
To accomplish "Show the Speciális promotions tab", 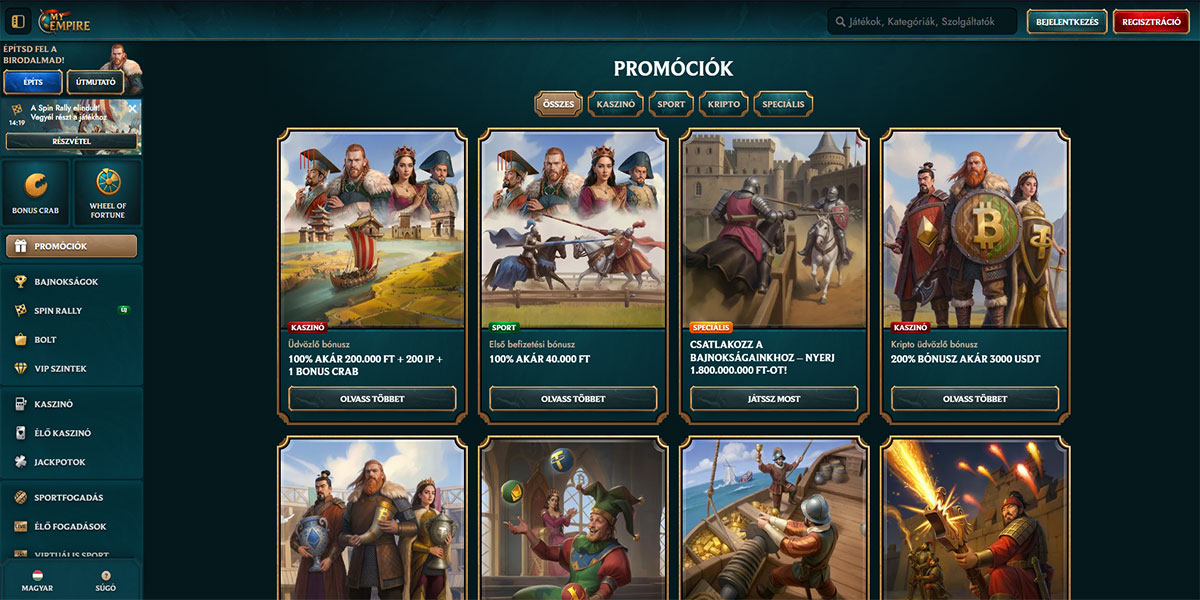I will tap(783, 104).
